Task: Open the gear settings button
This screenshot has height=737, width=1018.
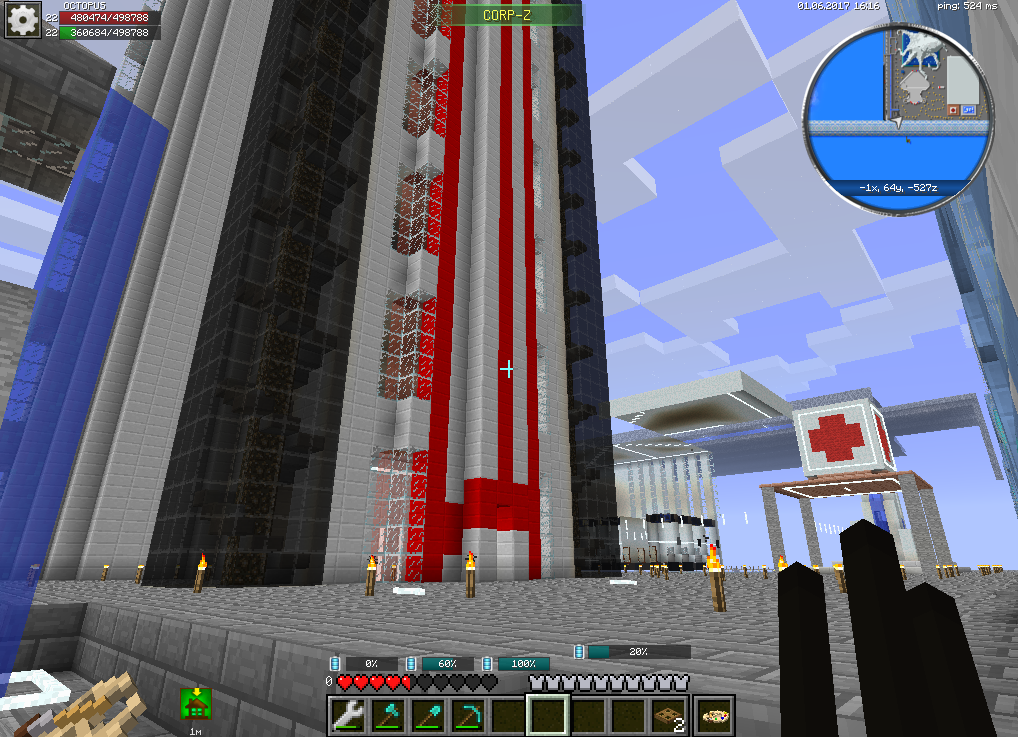Action: pos(21,19)
